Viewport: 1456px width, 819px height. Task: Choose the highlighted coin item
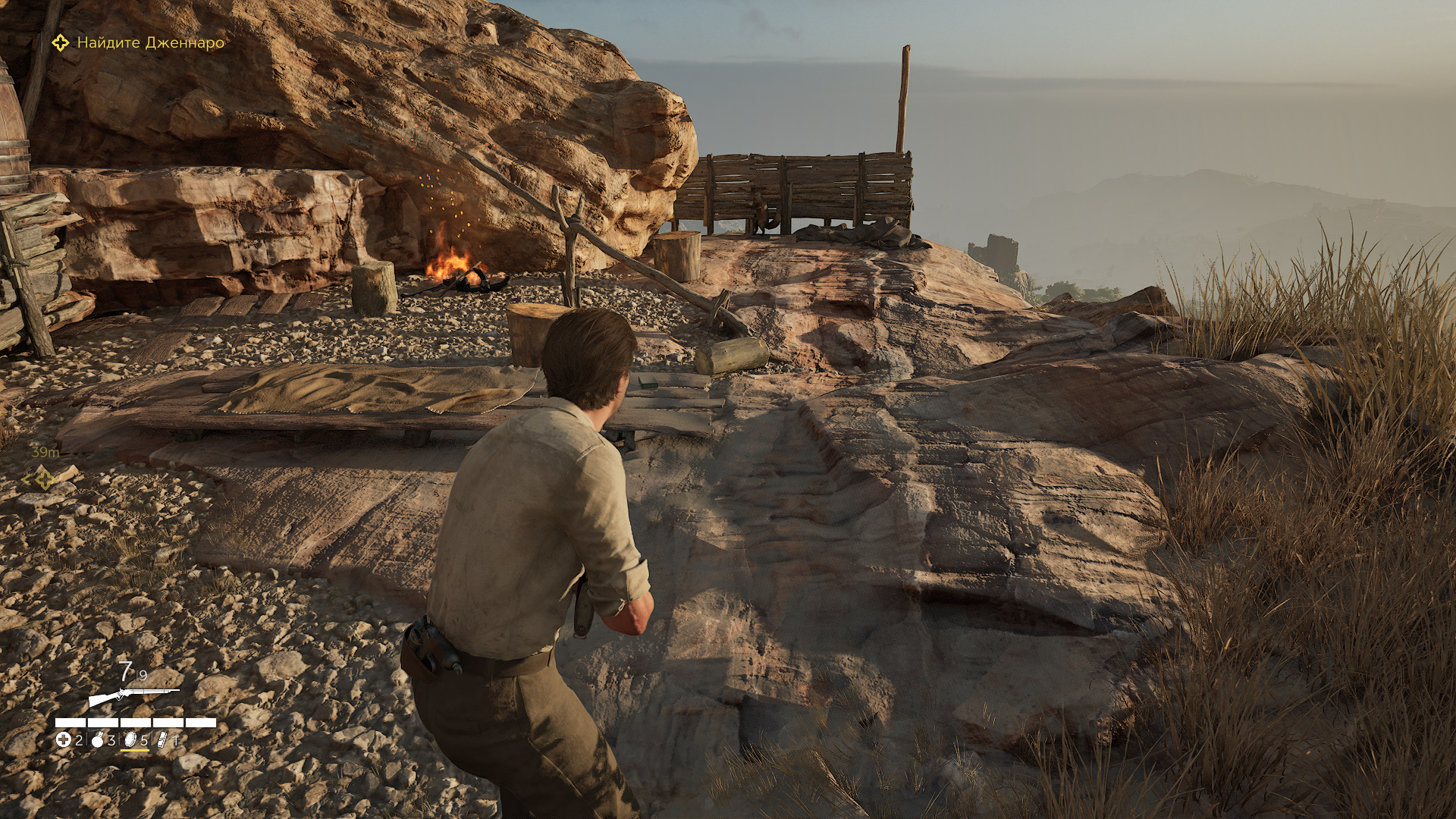click(129, 739)
